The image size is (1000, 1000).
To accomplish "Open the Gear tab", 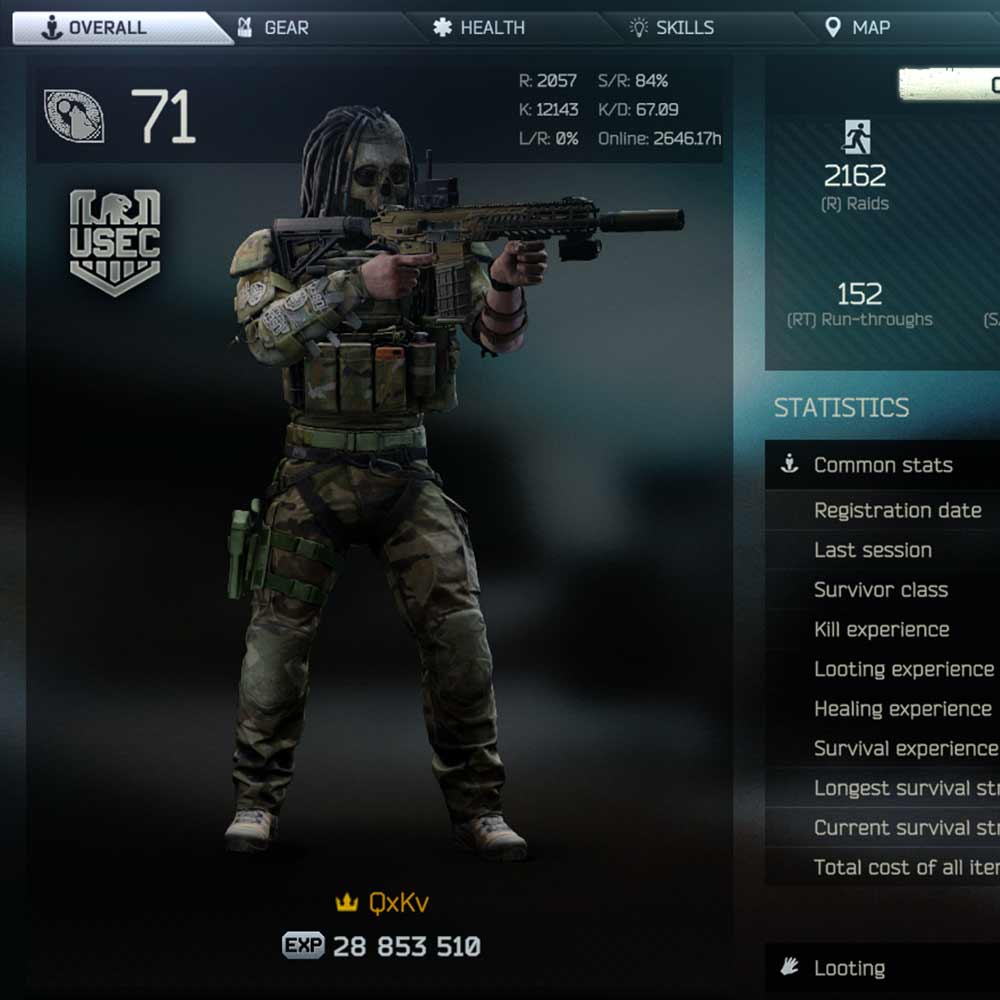I will [286, 28].
